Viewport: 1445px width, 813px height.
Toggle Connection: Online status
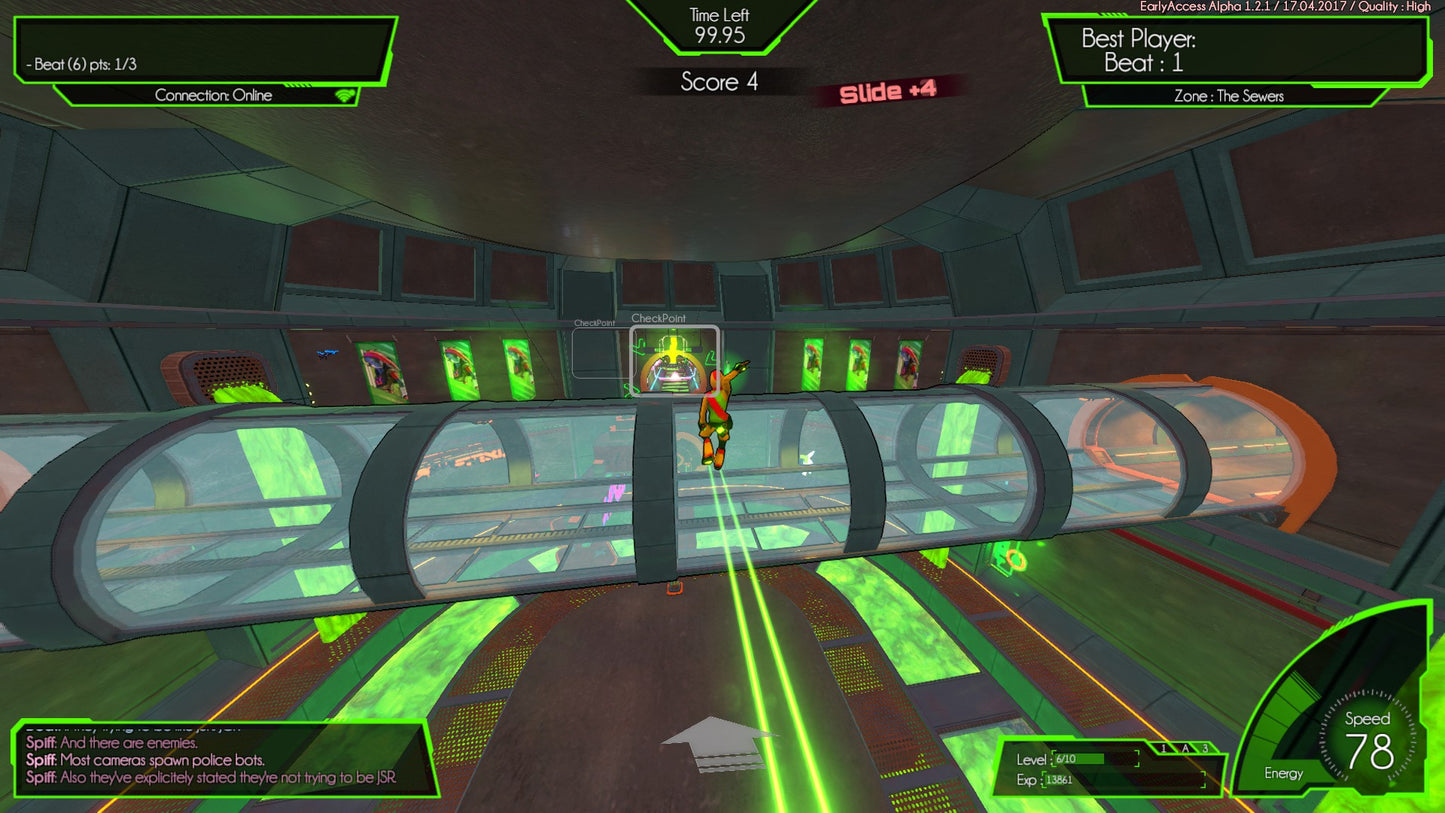pos(213,95)
